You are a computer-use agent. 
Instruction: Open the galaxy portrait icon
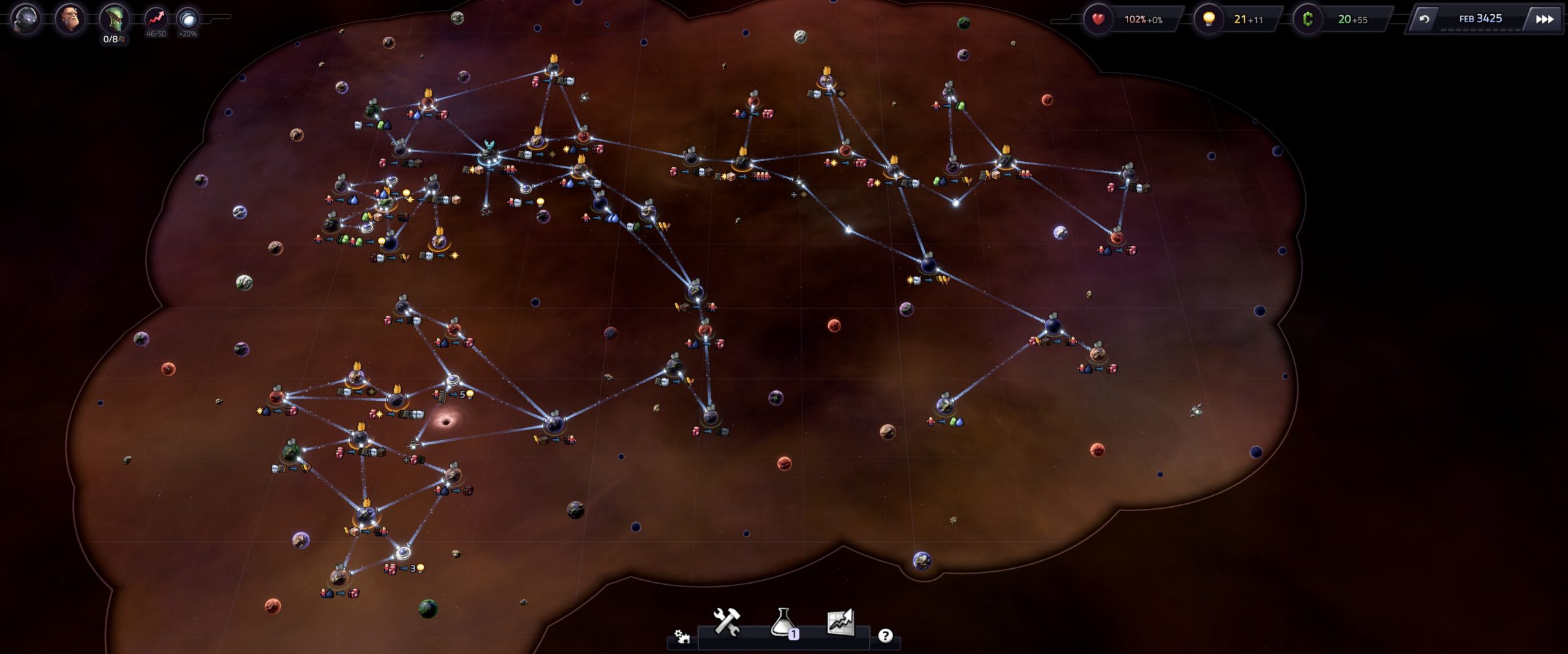coord(26,18)
